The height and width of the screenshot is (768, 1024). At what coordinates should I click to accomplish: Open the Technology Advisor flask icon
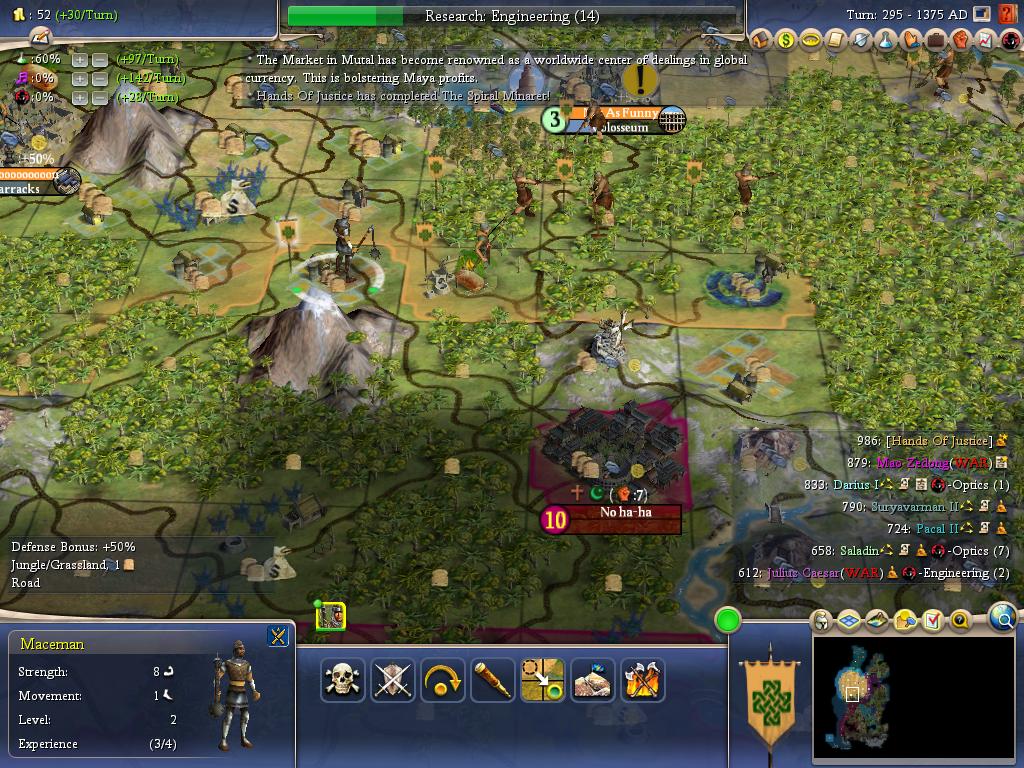(886, 40)
